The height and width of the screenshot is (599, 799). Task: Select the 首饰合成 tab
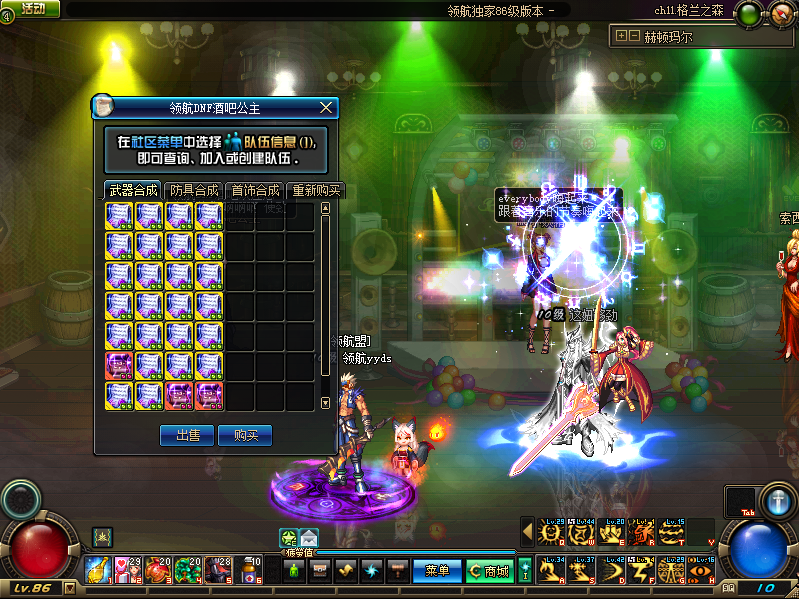click(x=254, y=190)
